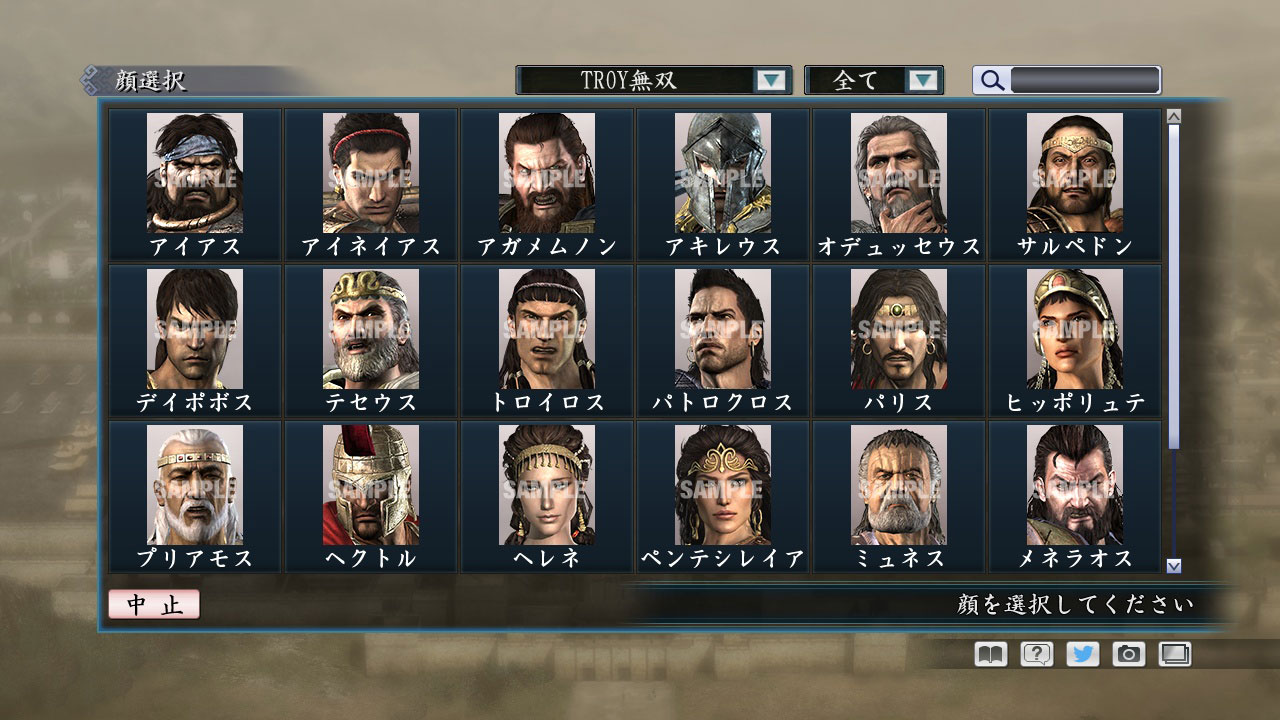The width and height of the screenshot is (1280, 720).
Task: Click the search input field
Action: click(x=1085, y=78)
